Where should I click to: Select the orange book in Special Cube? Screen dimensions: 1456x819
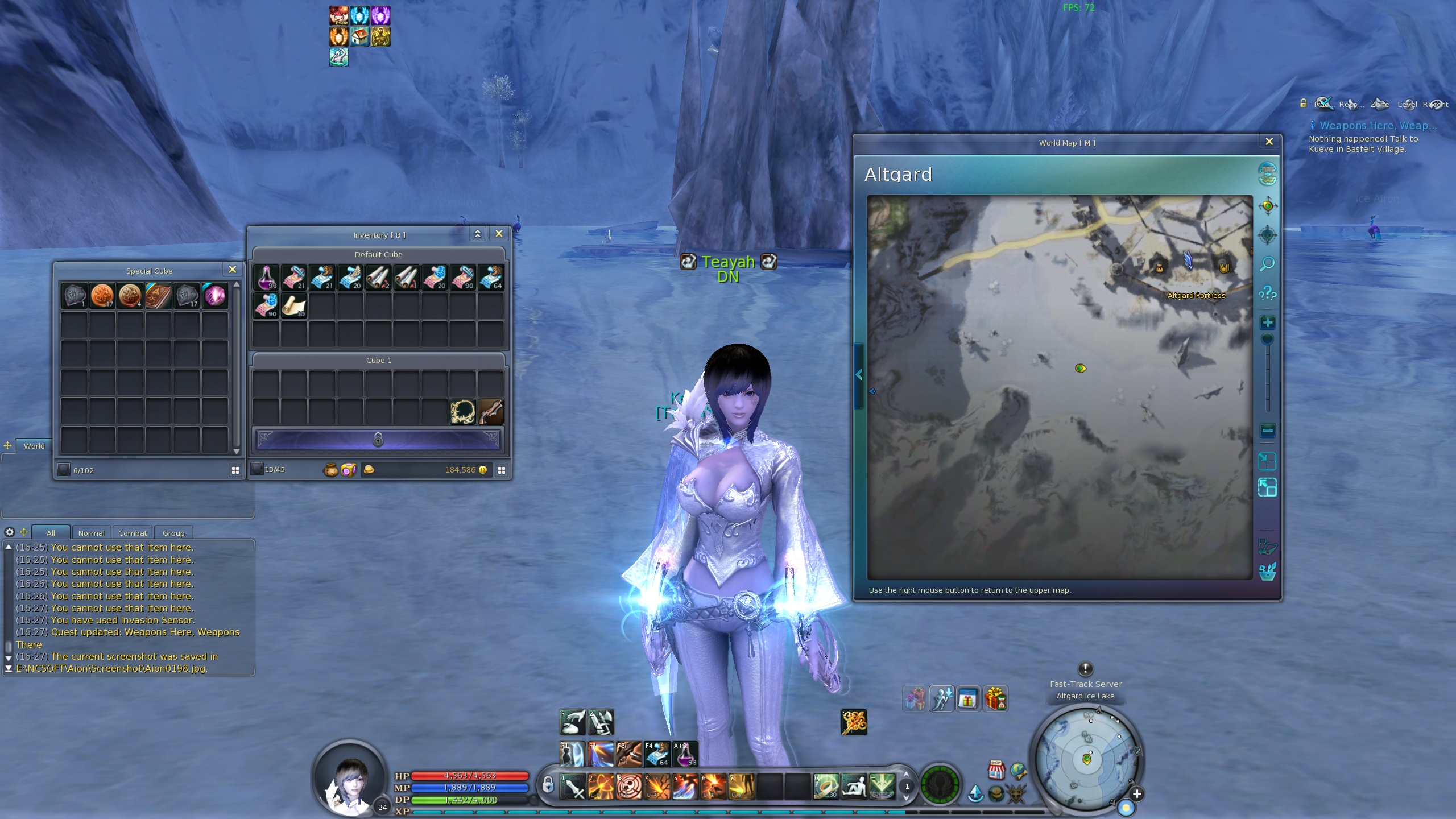[x=159, y=296]
